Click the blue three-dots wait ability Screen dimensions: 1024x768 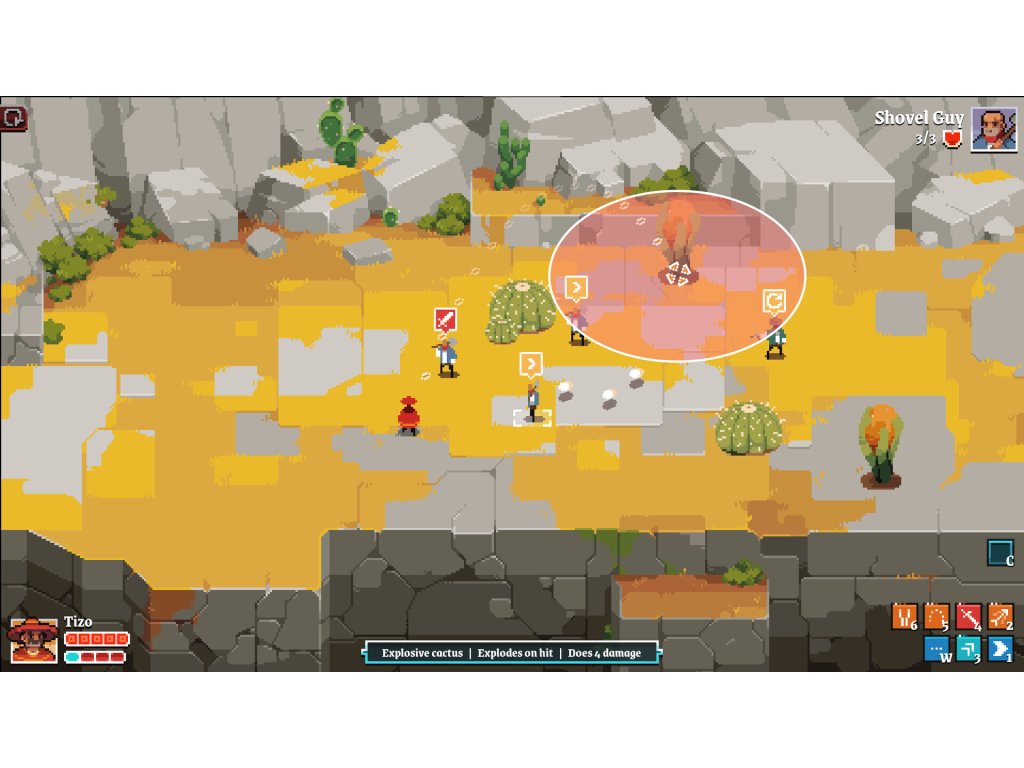point(937,649)
